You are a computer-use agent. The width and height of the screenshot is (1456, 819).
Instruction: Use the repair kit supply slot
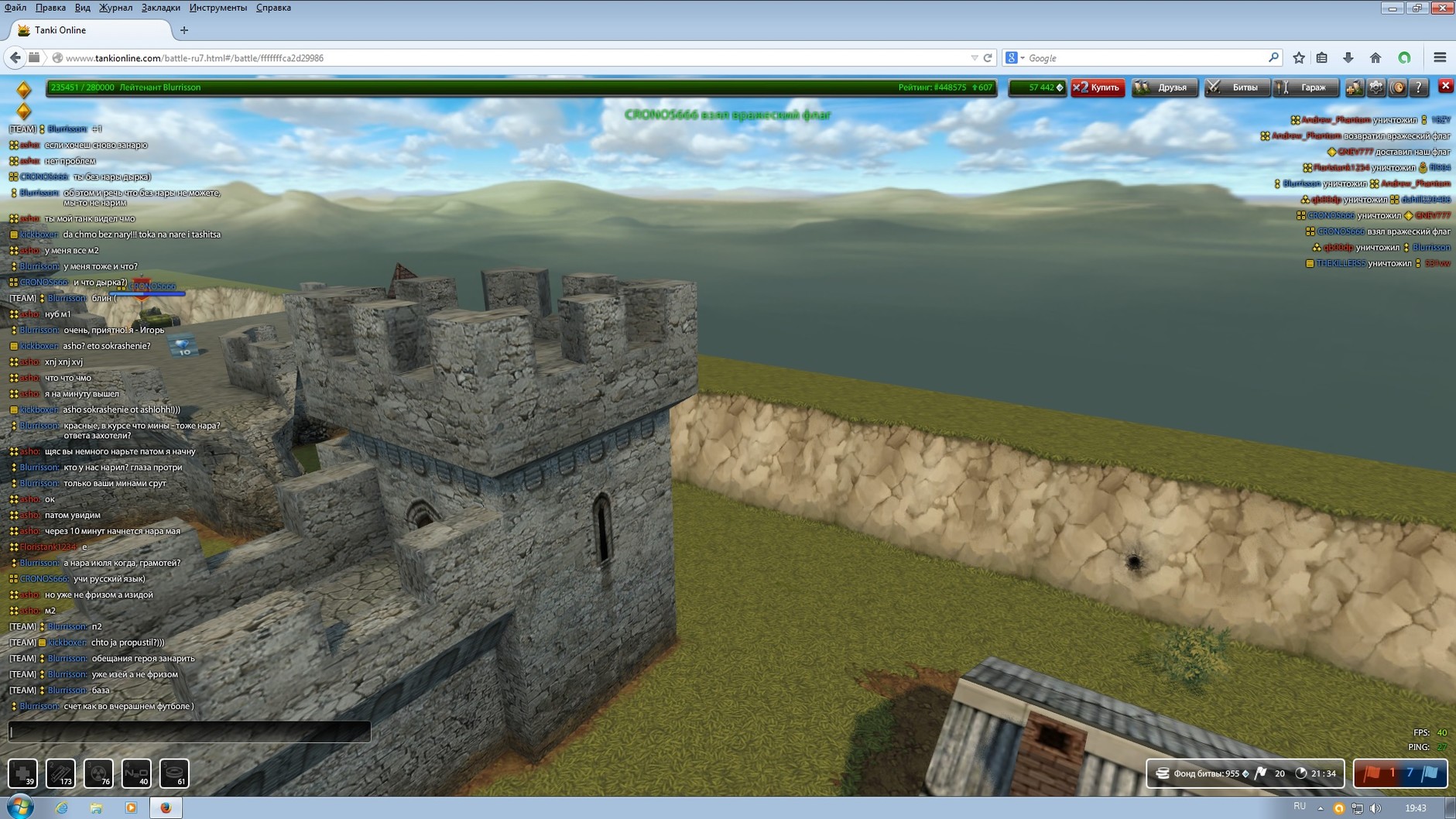tap(22, 773)
